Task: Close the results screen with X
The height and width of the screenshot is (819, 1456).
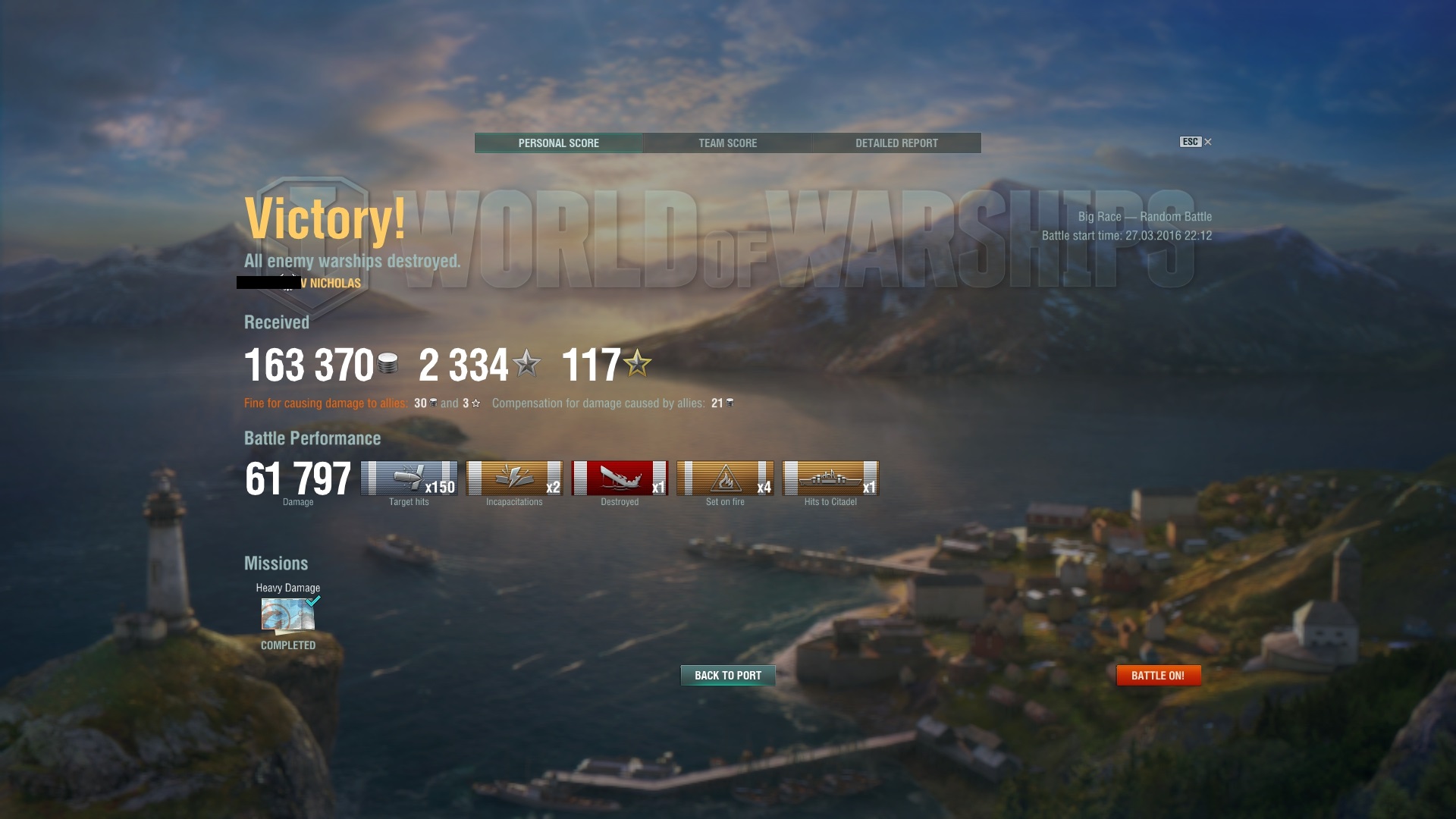Action: click(1208, 142)
